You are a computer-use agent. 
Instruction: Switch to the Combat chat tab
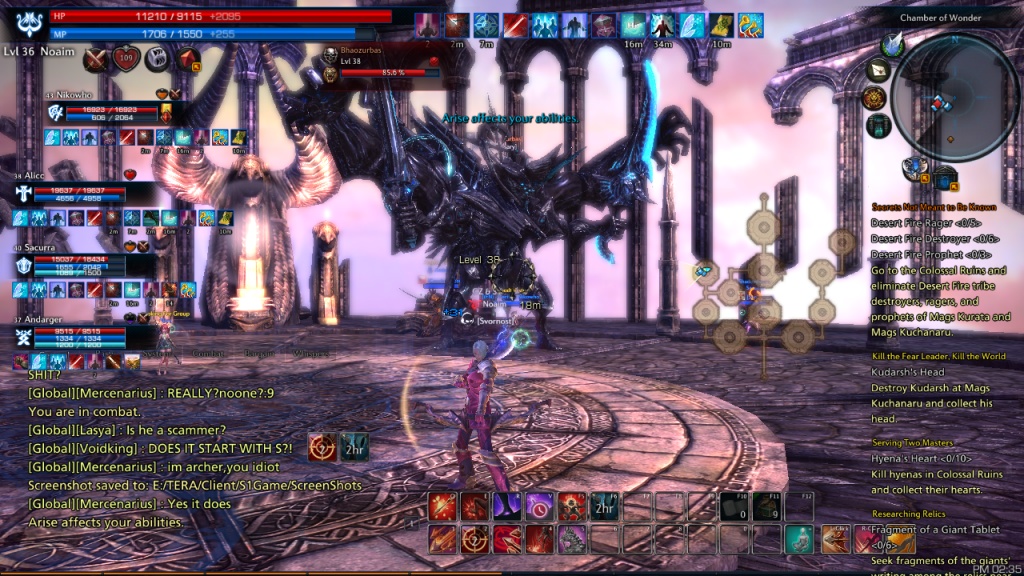(209, 353)
